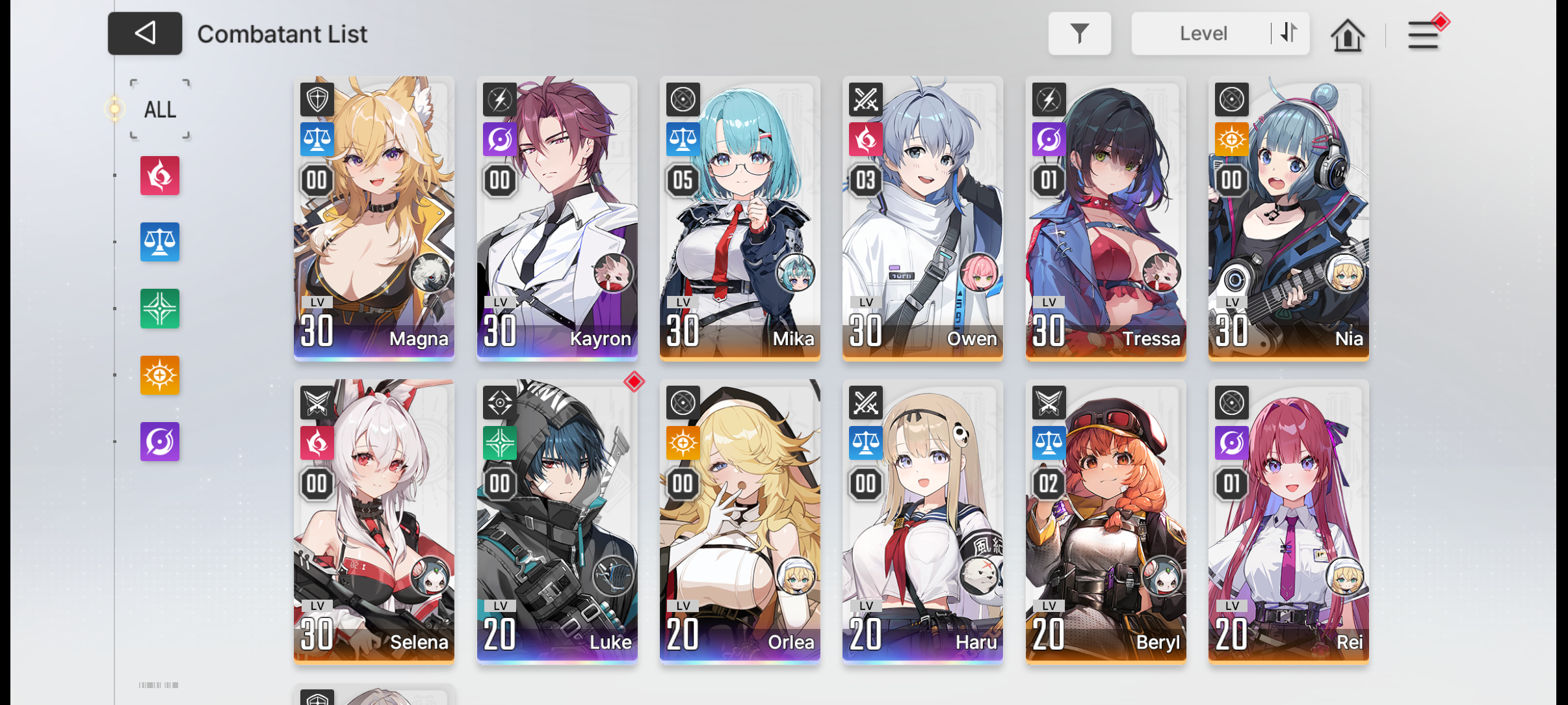
Task: Filter by the blue scales attribute
Action: (x=160, y=242)
